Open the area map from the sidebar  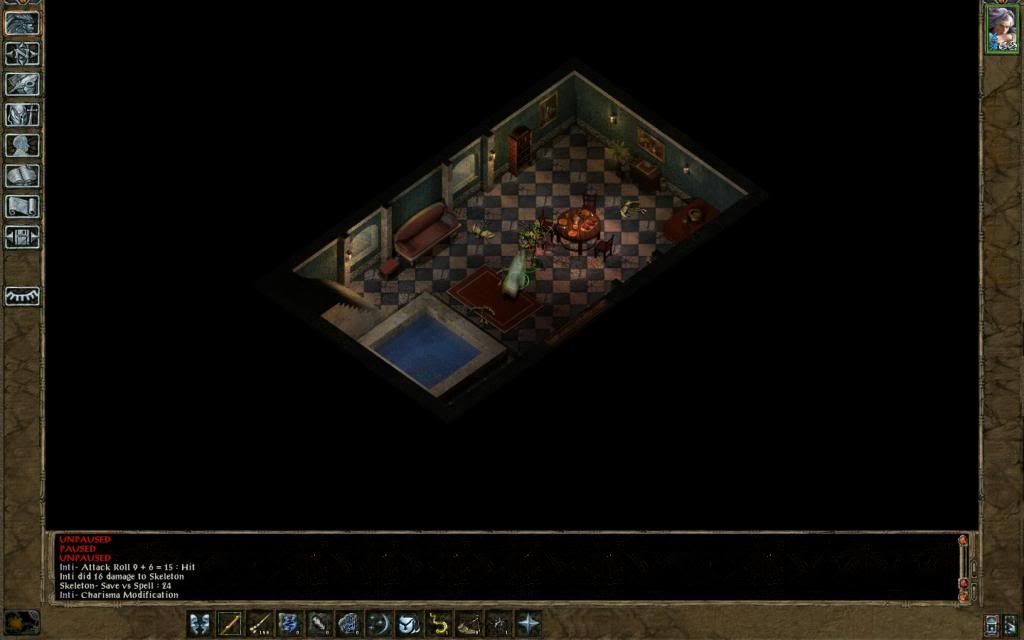click(x=22, y=53)
